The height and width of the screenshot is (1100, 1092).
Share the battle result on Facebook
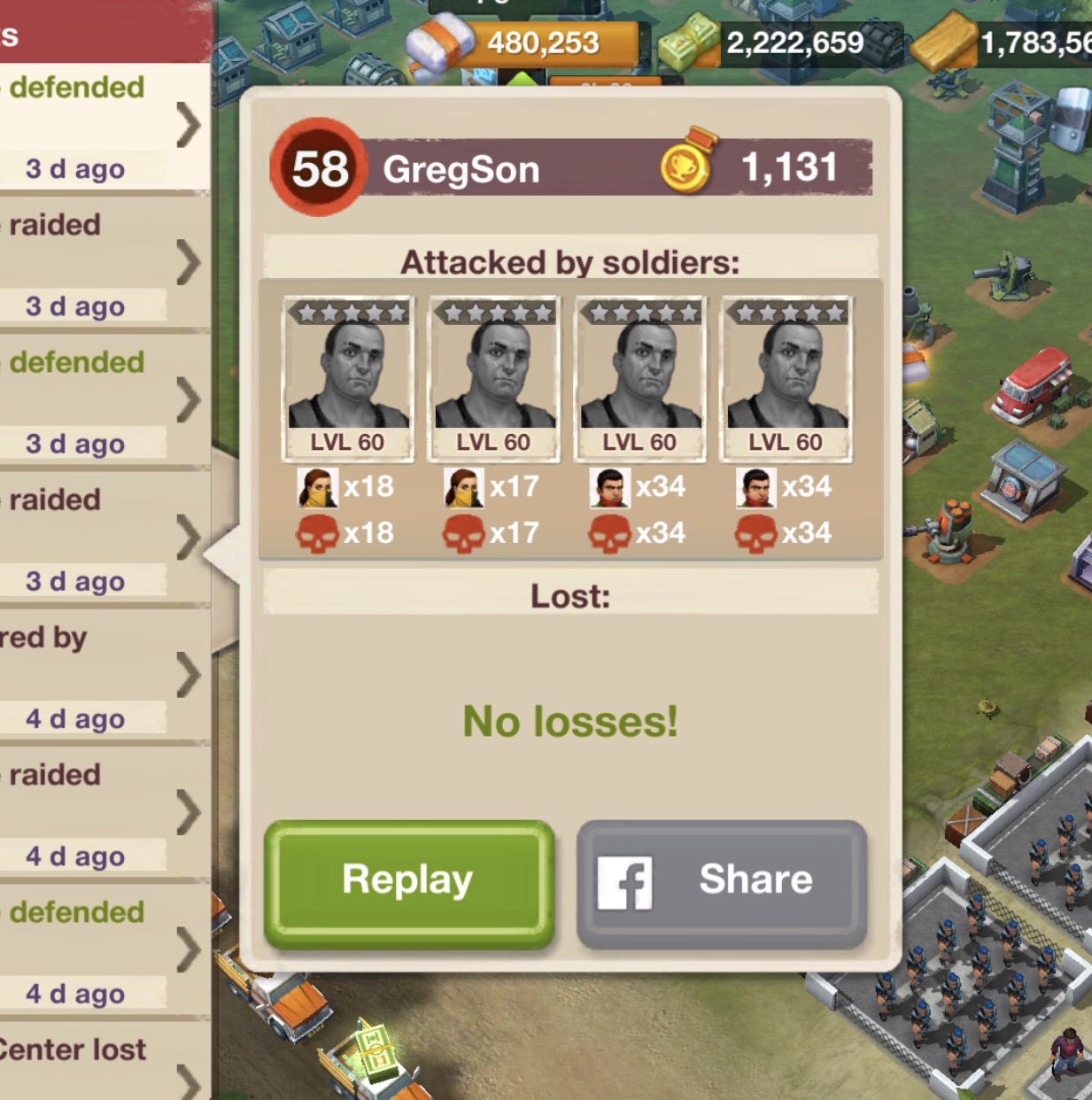pyautogui.click(x=721, y=881)
